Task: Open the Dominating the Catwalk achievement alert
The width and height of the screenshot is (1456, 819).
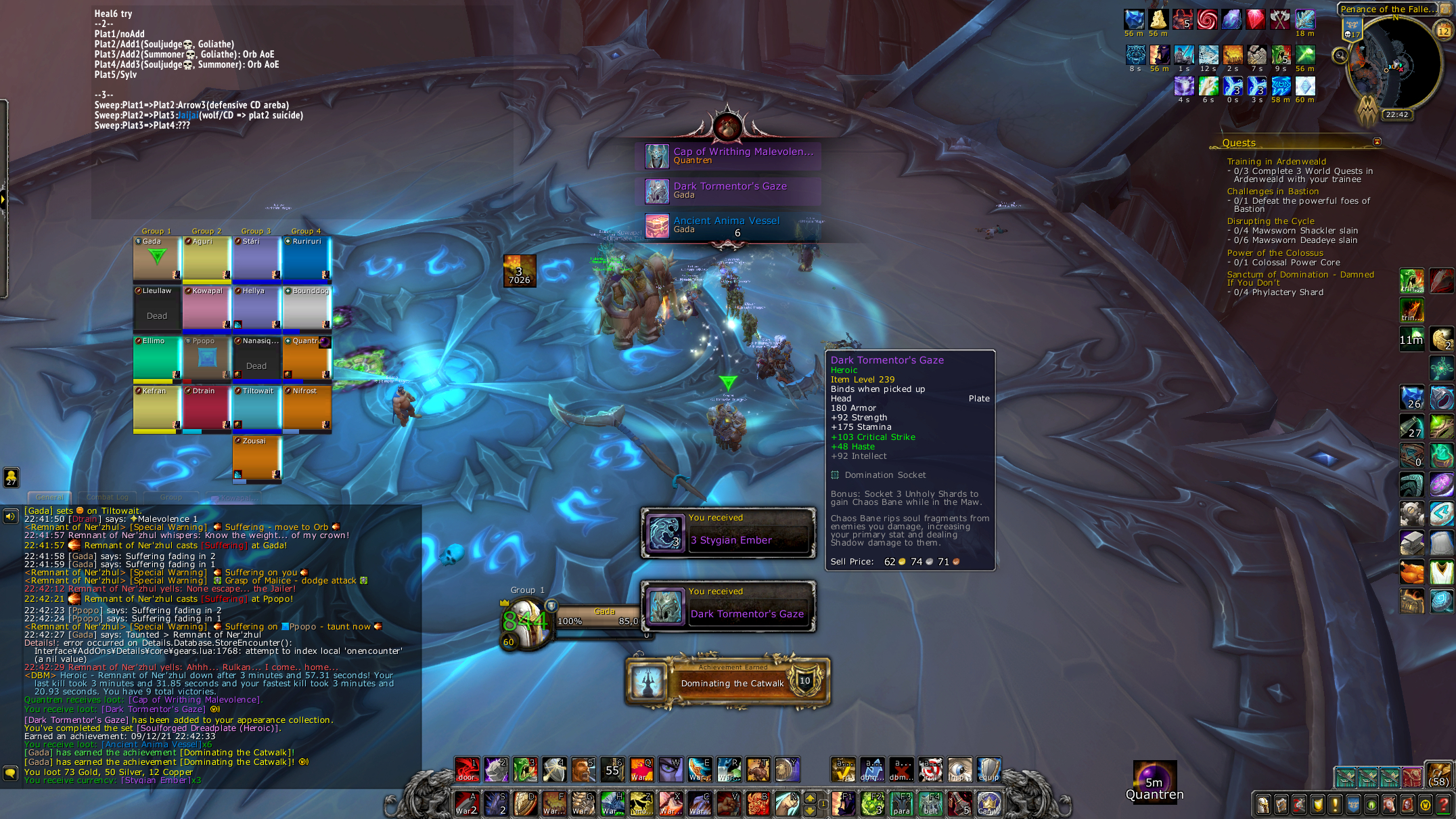Action: [x=728, y=682]
